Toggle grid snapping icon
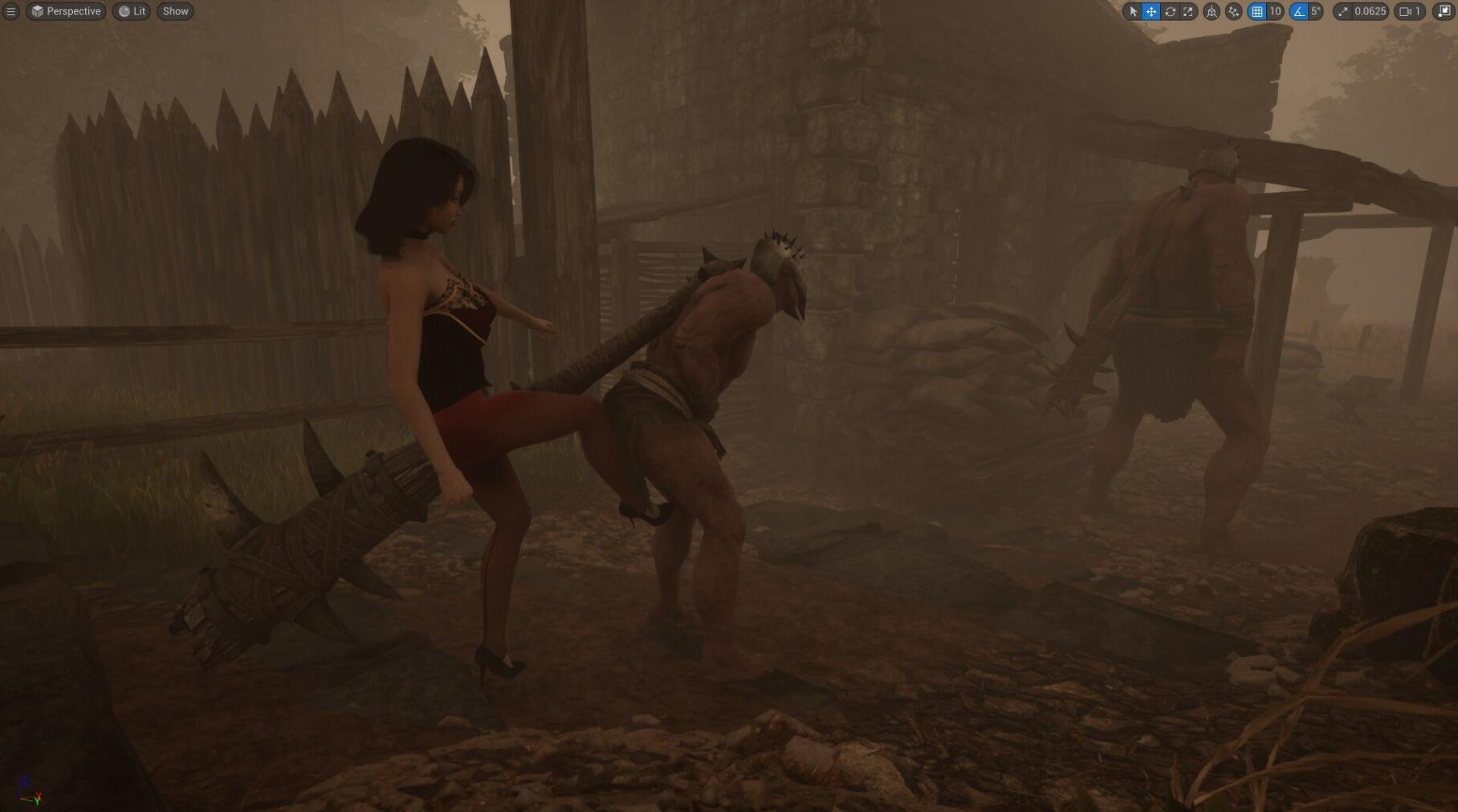Image resolution: width=1458 pixels, height=812 pixels. click(1257, 11)
